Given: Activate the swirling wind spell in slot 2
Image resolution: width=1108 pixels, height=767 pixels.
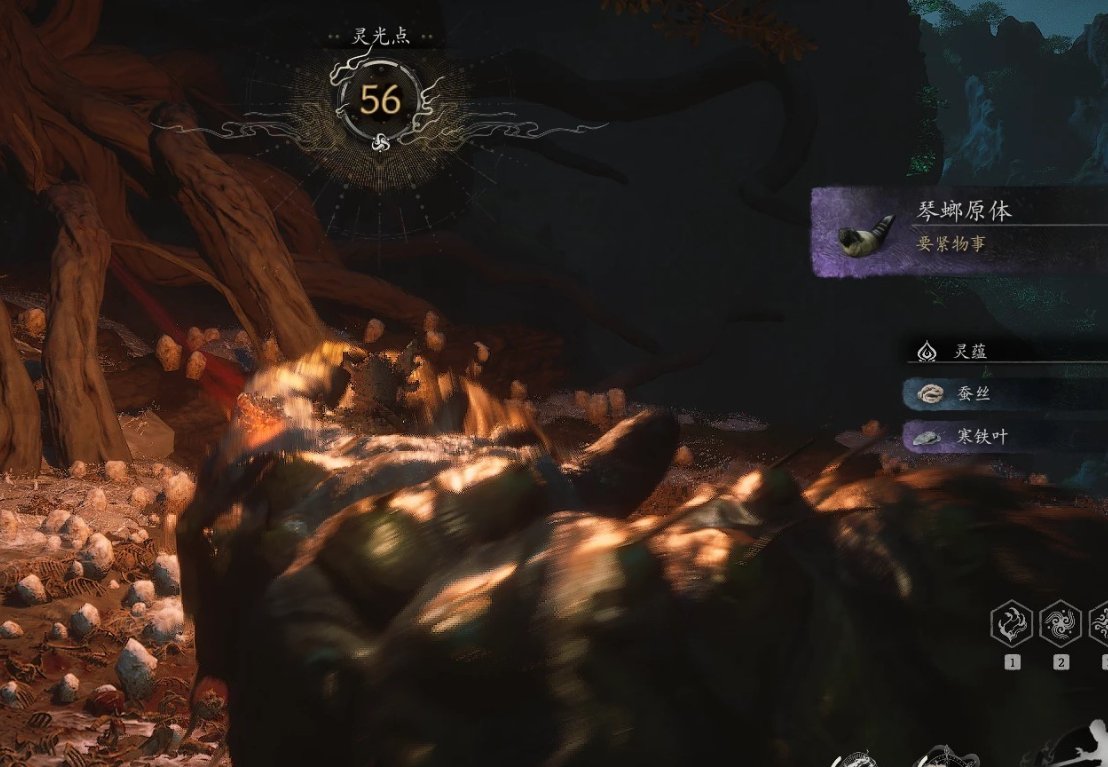Looking at the screenshot, I should click(1059, 626).
